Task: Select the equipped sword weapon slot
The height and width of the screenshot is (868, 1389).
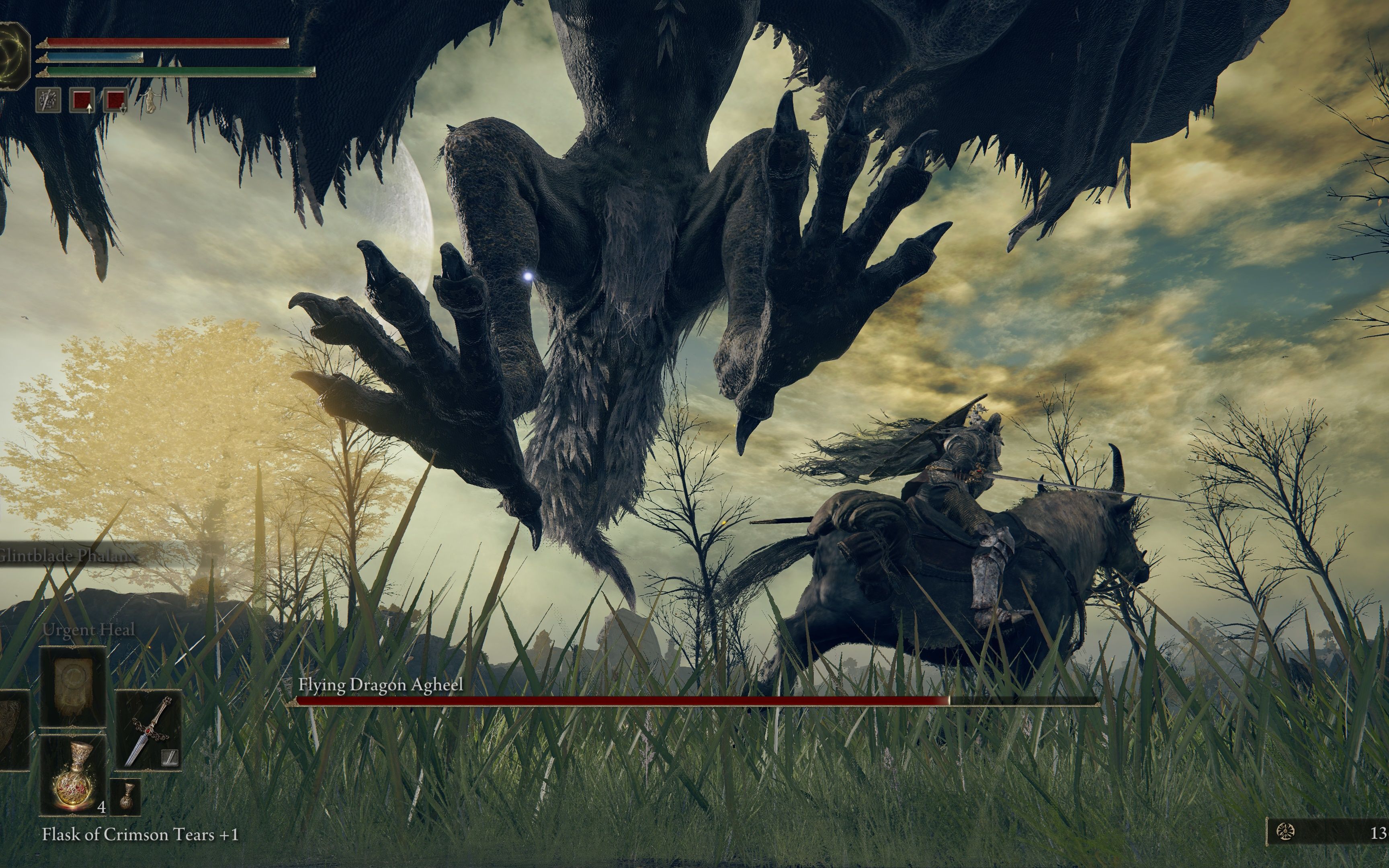Action: coord(149,730)
